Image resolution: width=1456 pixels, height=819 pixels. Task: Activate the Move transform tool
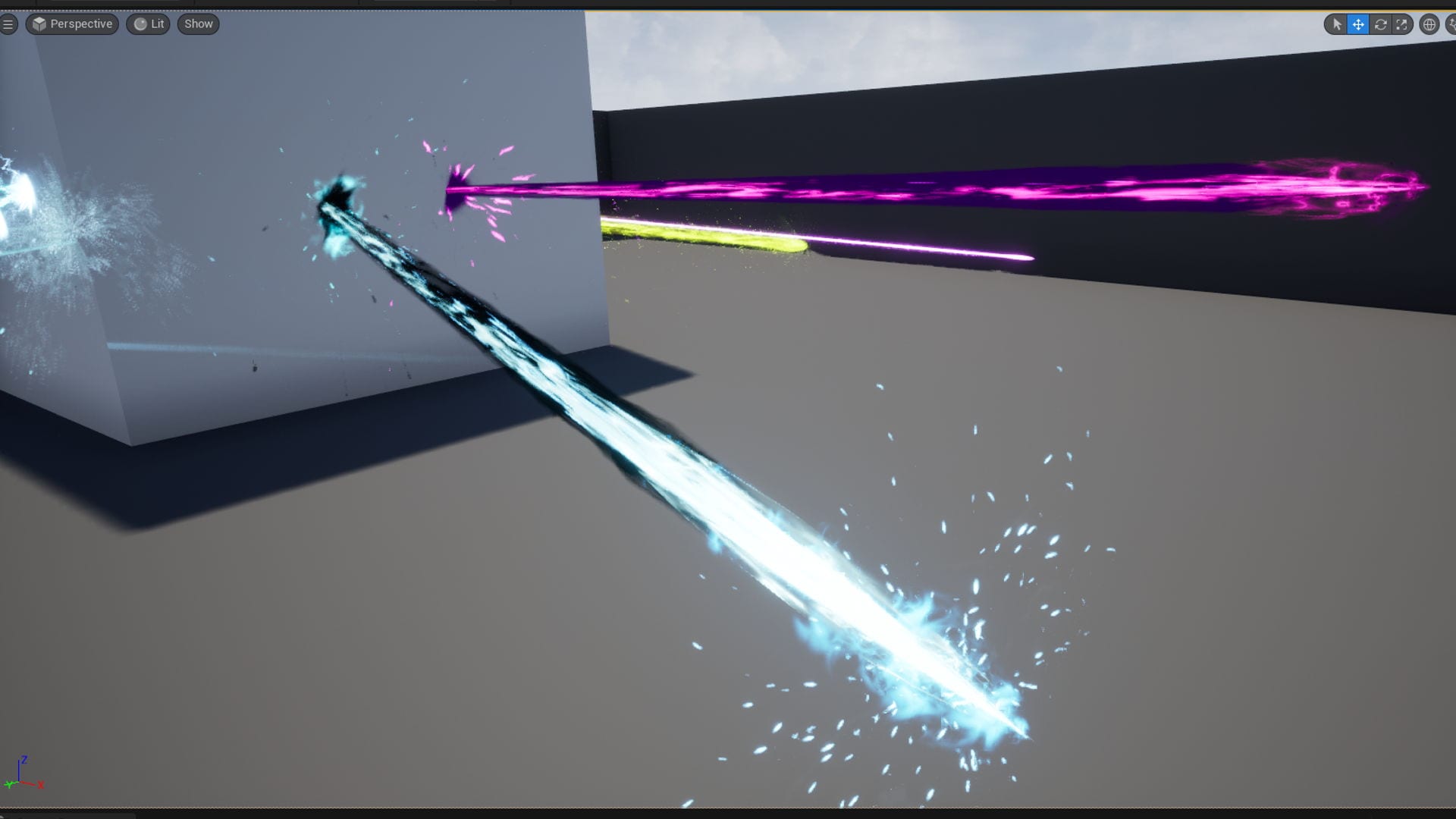click(x=1358, y=24)
